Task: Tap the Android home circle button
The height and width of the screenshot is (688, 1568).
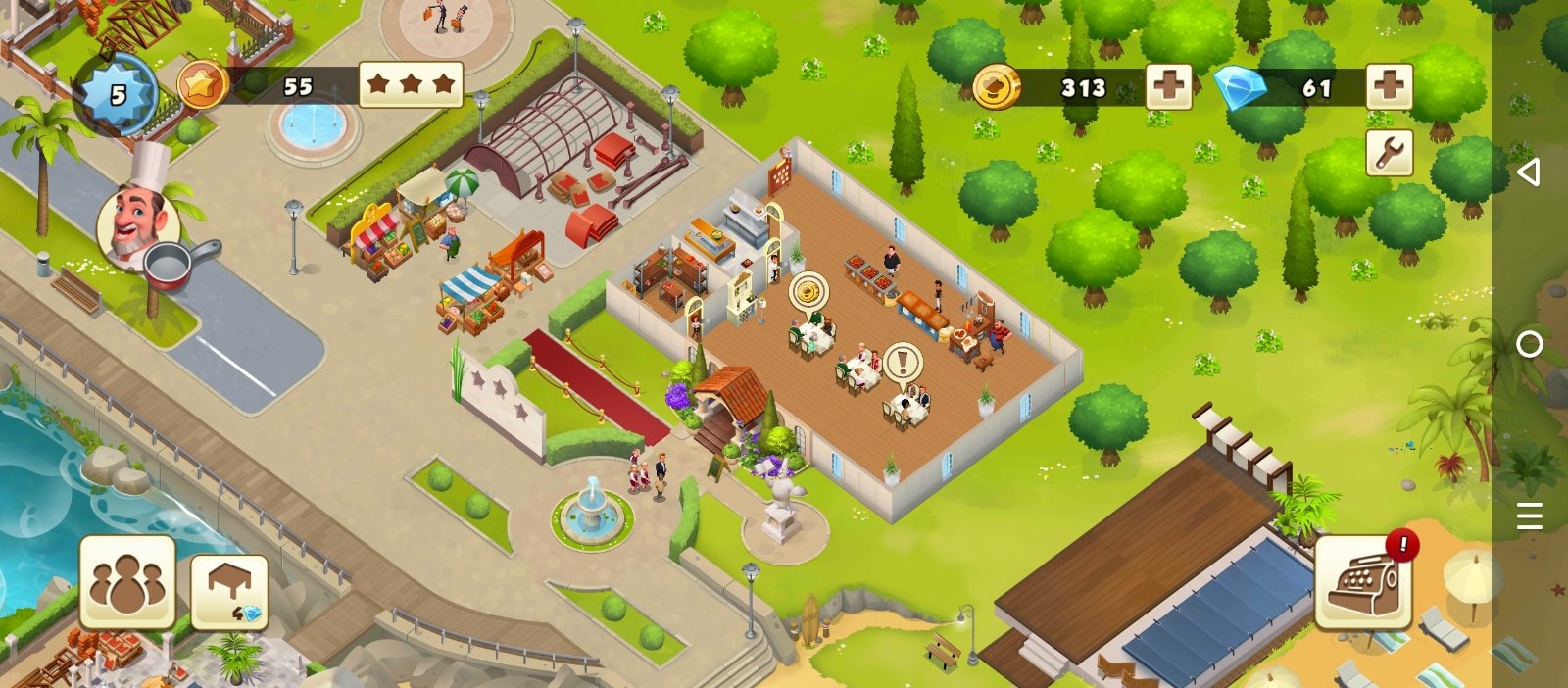Action: 1529,344
